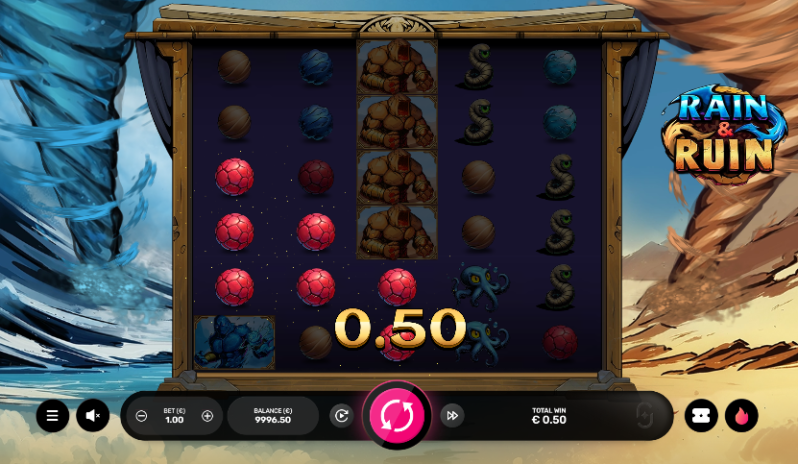Click the red flame feature button
This screenshot has height=464, width=798.
741,416
